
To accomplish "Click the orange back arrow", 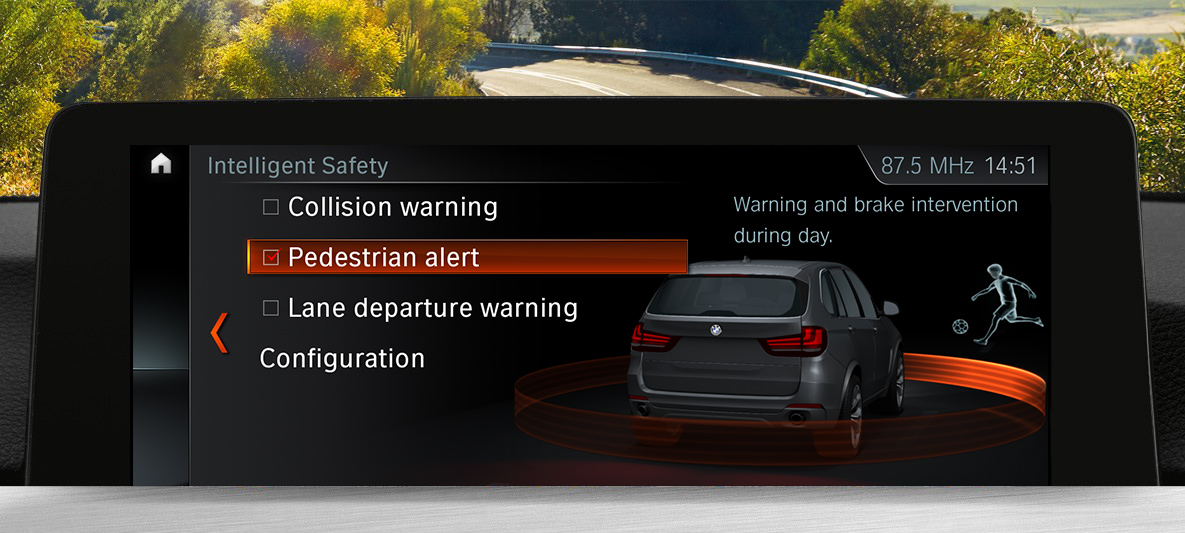I will (x=219, y=333).
